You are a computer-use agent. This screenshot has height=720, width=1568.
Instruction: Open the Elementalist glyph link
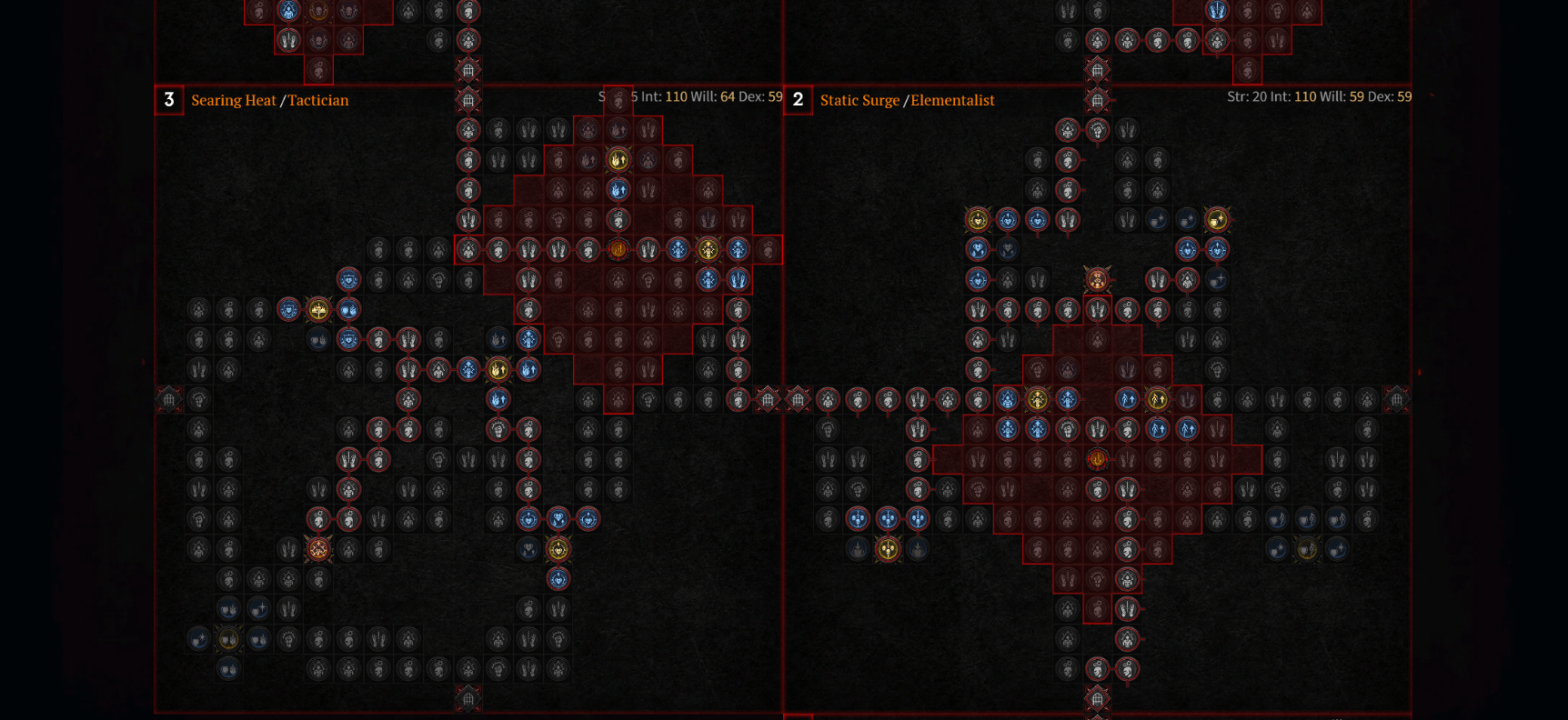pos(954,100)
